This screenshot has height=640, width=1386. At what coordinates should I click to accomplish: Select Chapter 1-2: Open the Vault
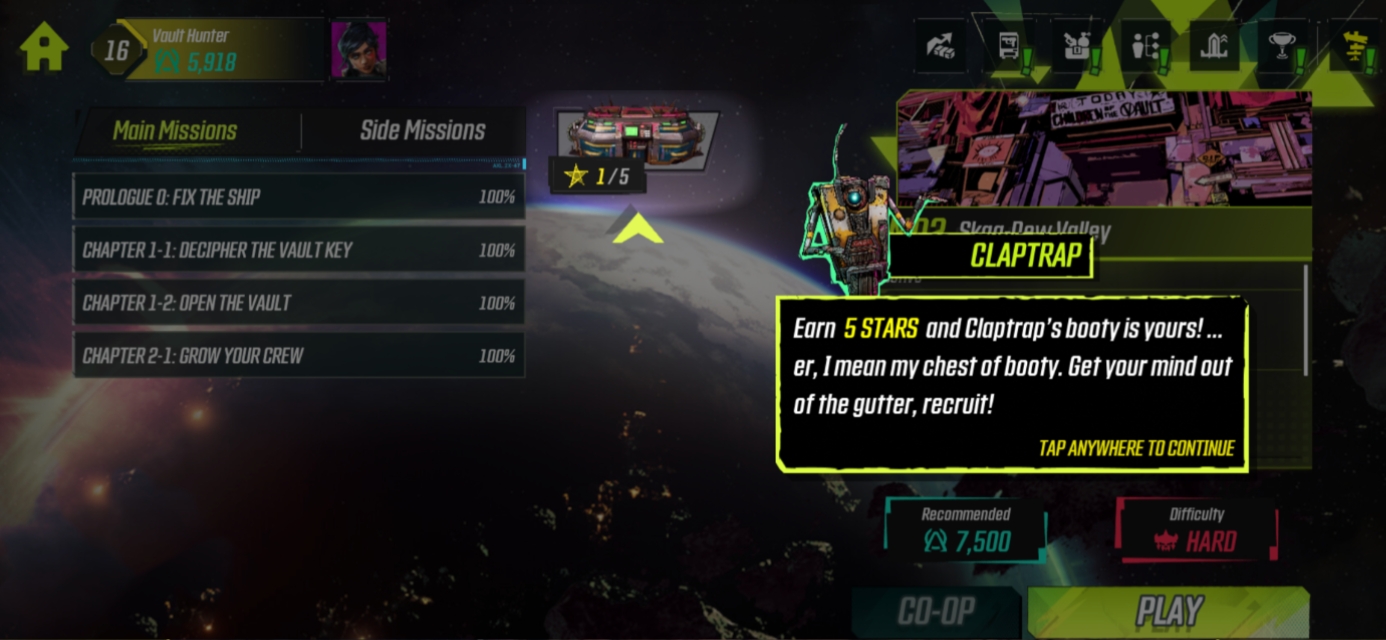(299, 303)
